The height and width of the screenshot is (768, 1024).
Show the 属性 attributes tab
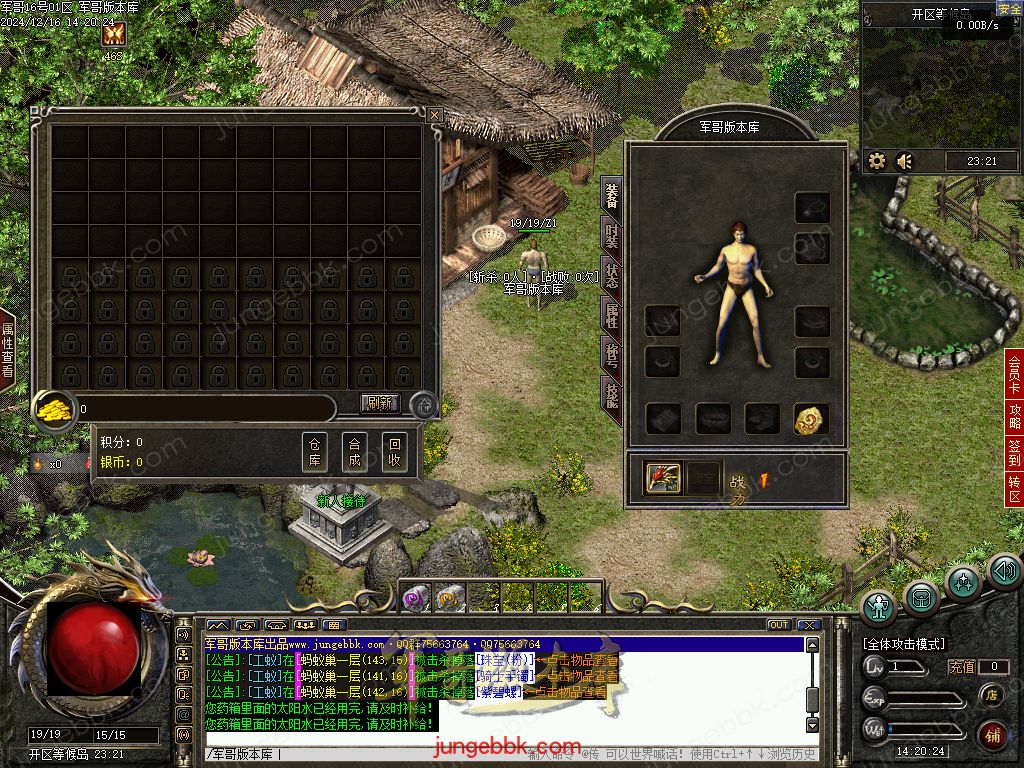click(612, 316)
